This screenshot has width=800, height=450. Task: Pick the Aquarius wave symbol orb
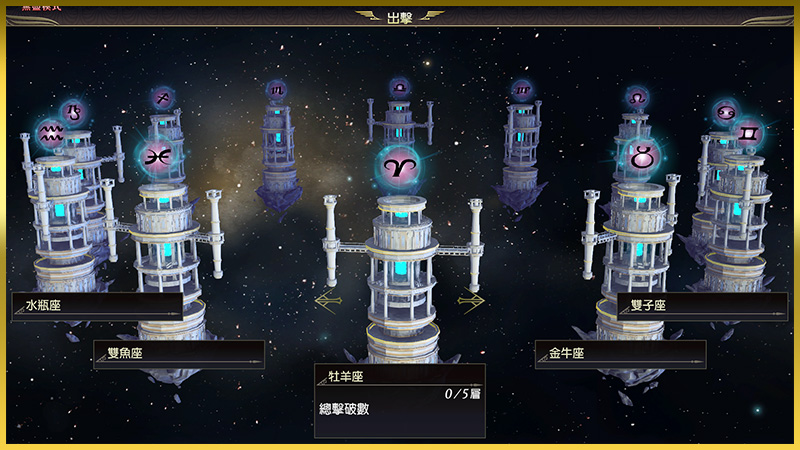[50, 133]
